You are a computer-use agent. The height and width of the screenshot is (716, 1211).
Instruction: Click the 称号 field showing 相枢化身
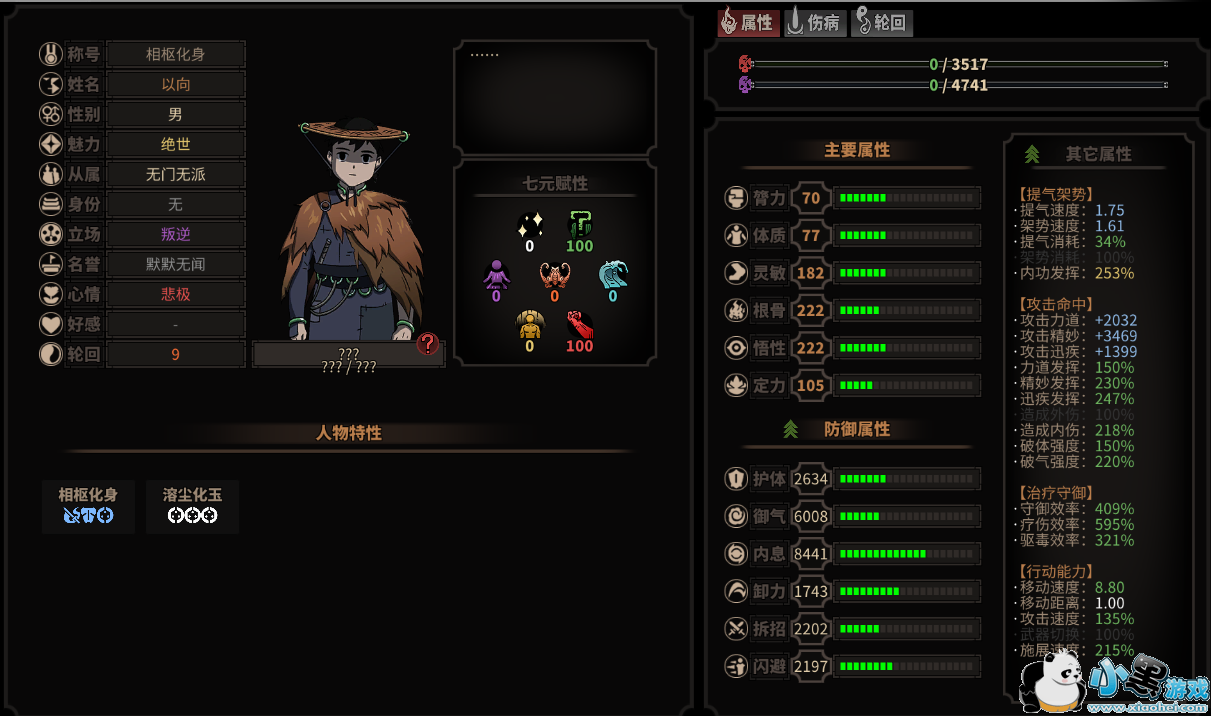pyautogui.click(x=176, y=55)
